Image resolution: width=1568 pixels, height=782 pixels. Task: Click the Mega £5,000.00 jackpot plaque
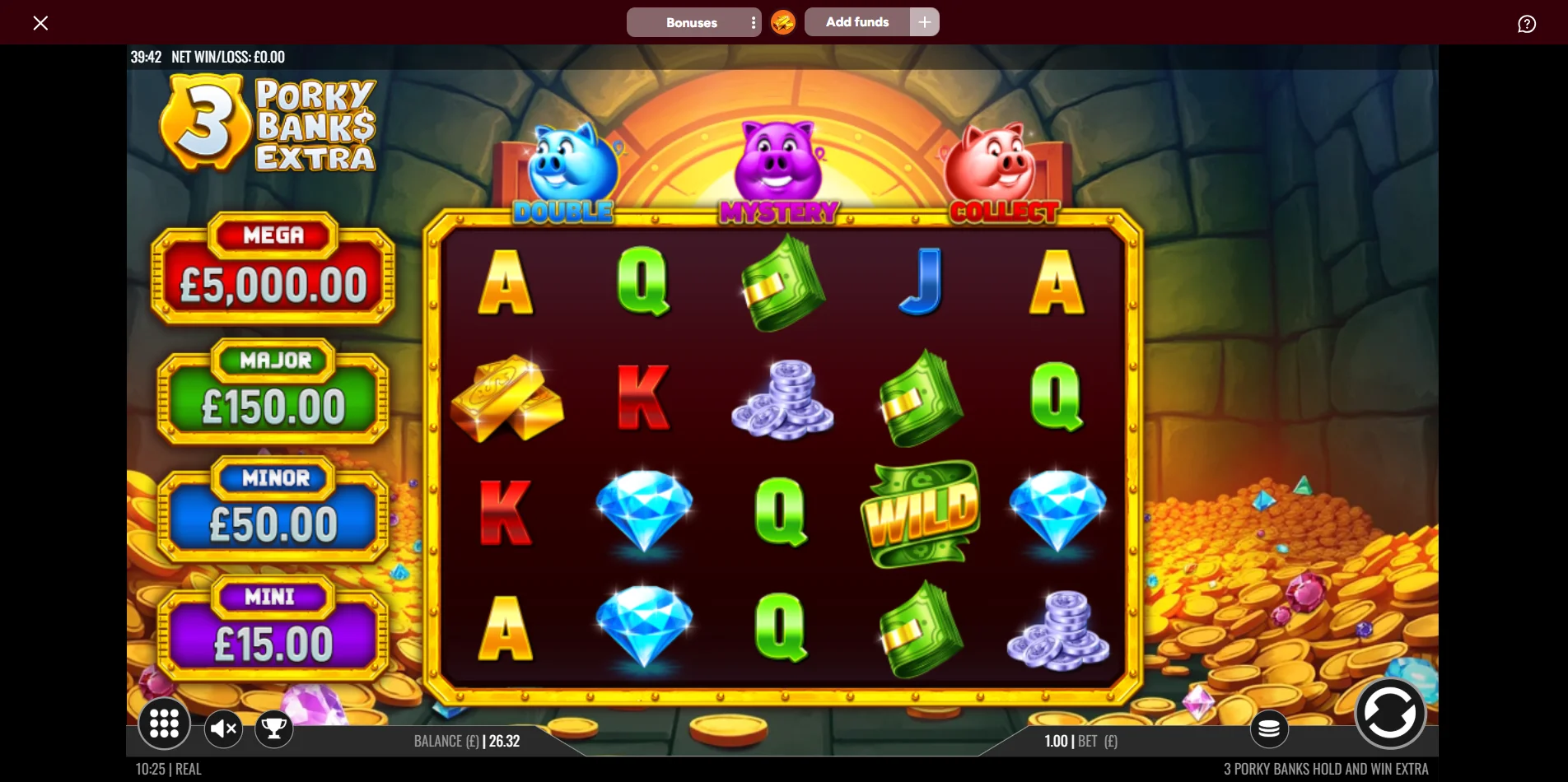pos(273,276)
